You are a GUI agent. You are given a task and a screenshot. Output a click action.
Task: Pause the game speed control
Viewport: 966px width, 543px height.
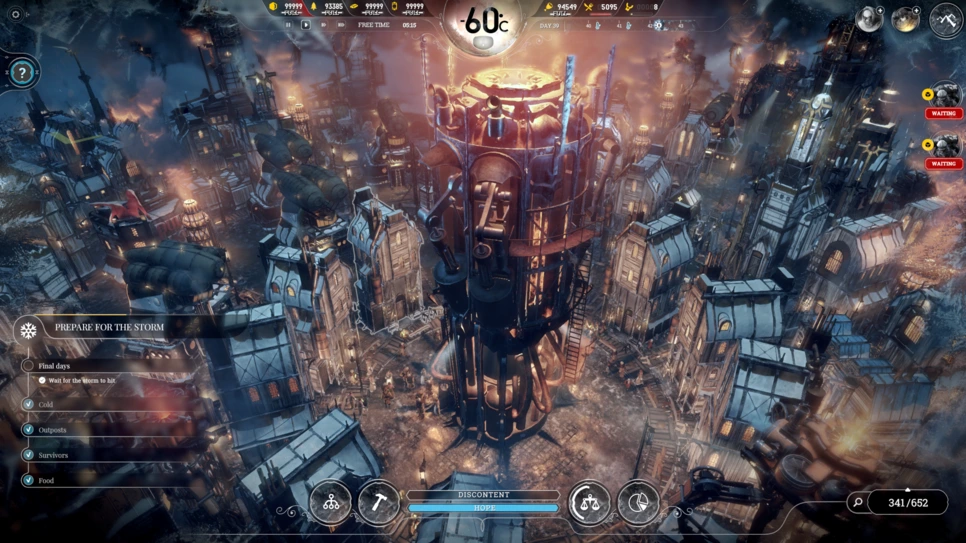[289, 25]
